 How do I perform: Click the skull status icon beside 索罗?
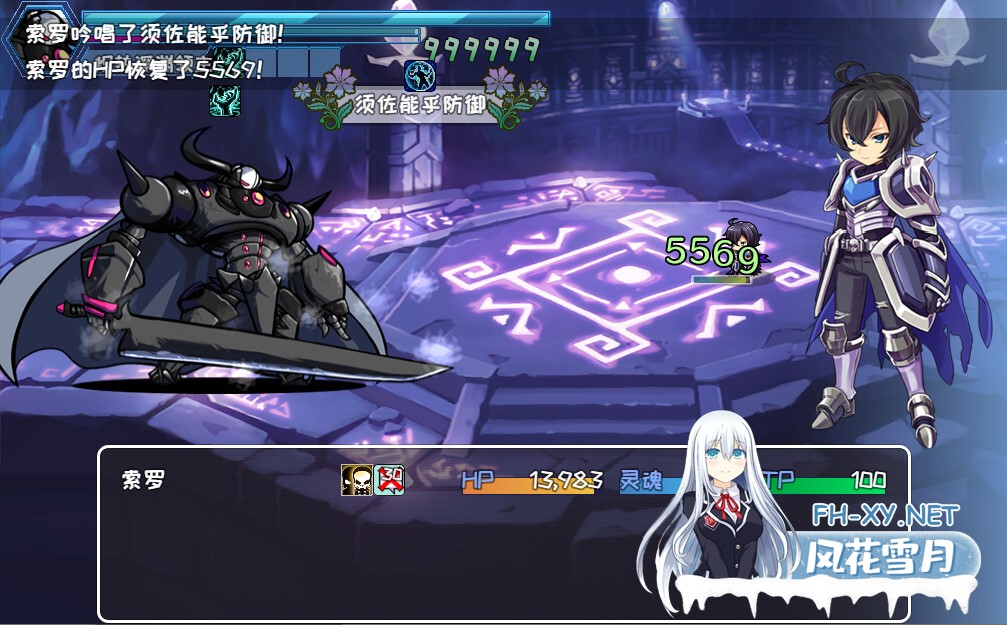(x=356, y=480)
